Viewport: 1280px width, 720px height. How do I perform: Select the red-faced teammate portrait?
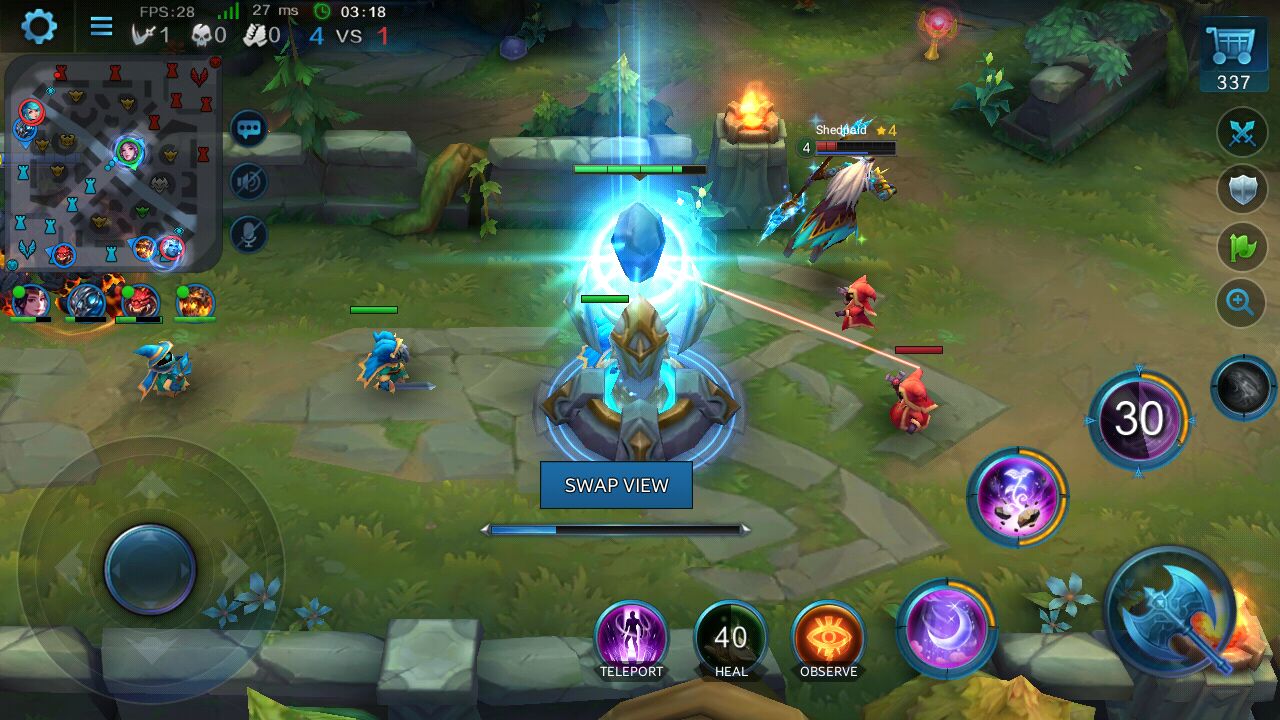pyautogui.click(x=139, y=301)
